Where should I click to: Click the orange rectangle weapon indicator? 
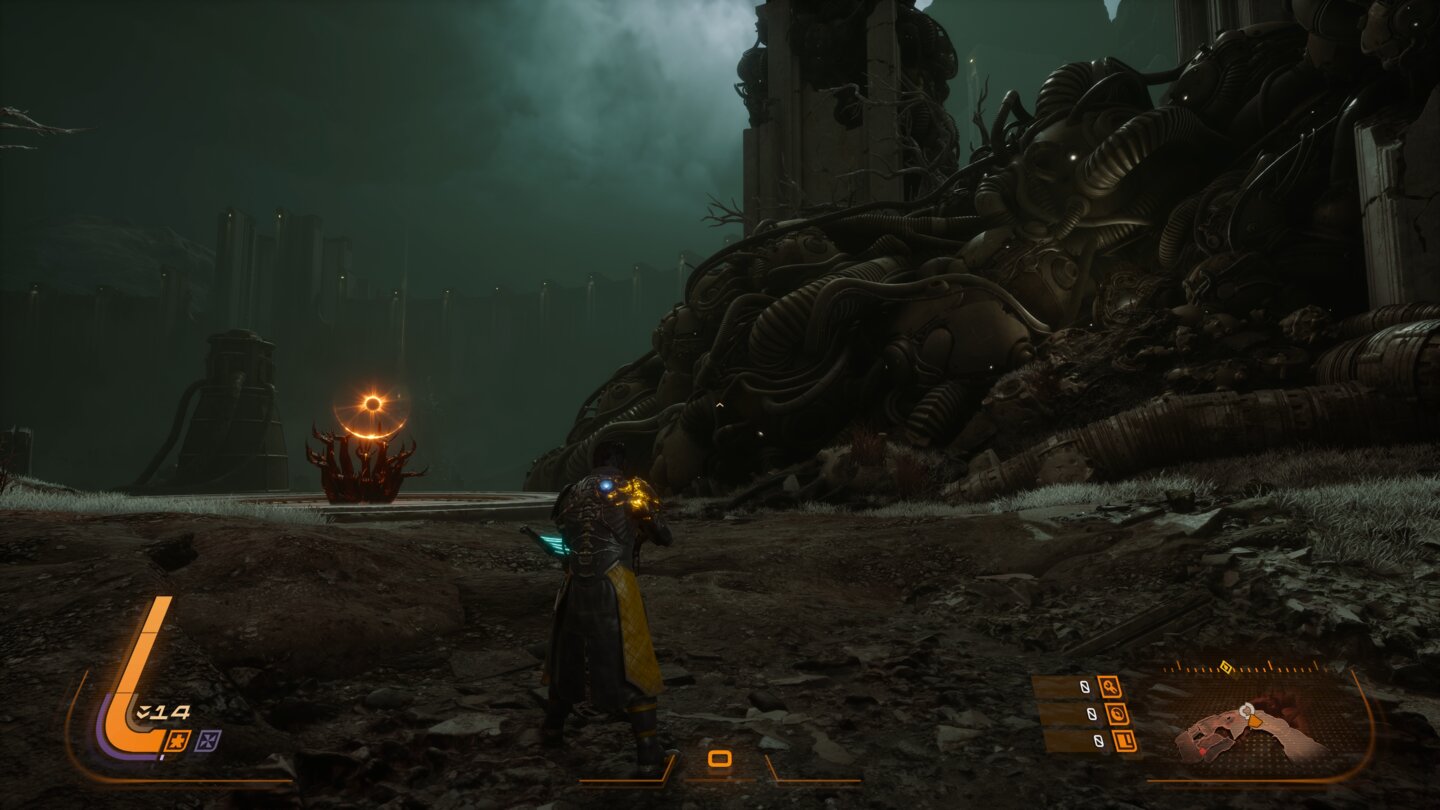(719, 759)
